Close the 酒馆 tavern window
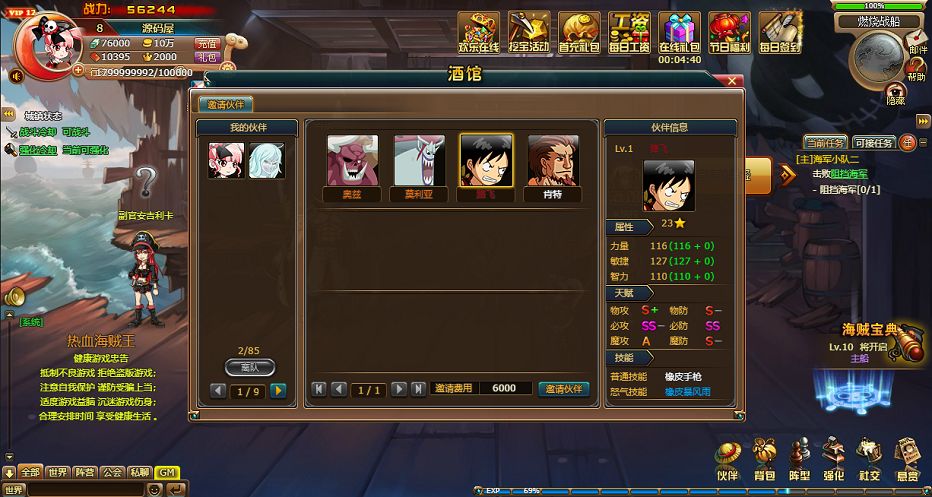Viewport: 932px width, 497px height. [733, 80]
